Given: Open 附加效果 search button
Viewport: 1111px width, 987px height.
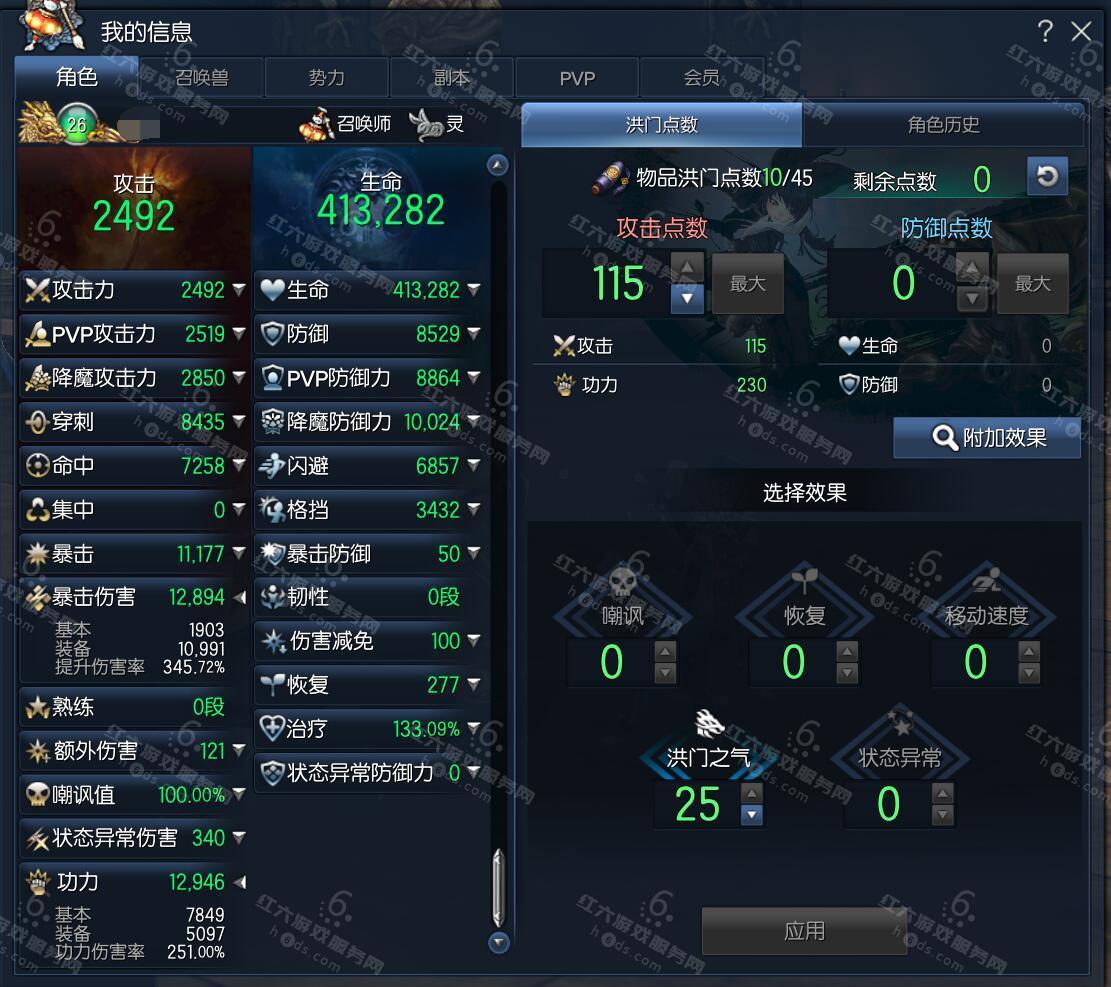Looking at the screenshot, I should click(x=987, y=438).
